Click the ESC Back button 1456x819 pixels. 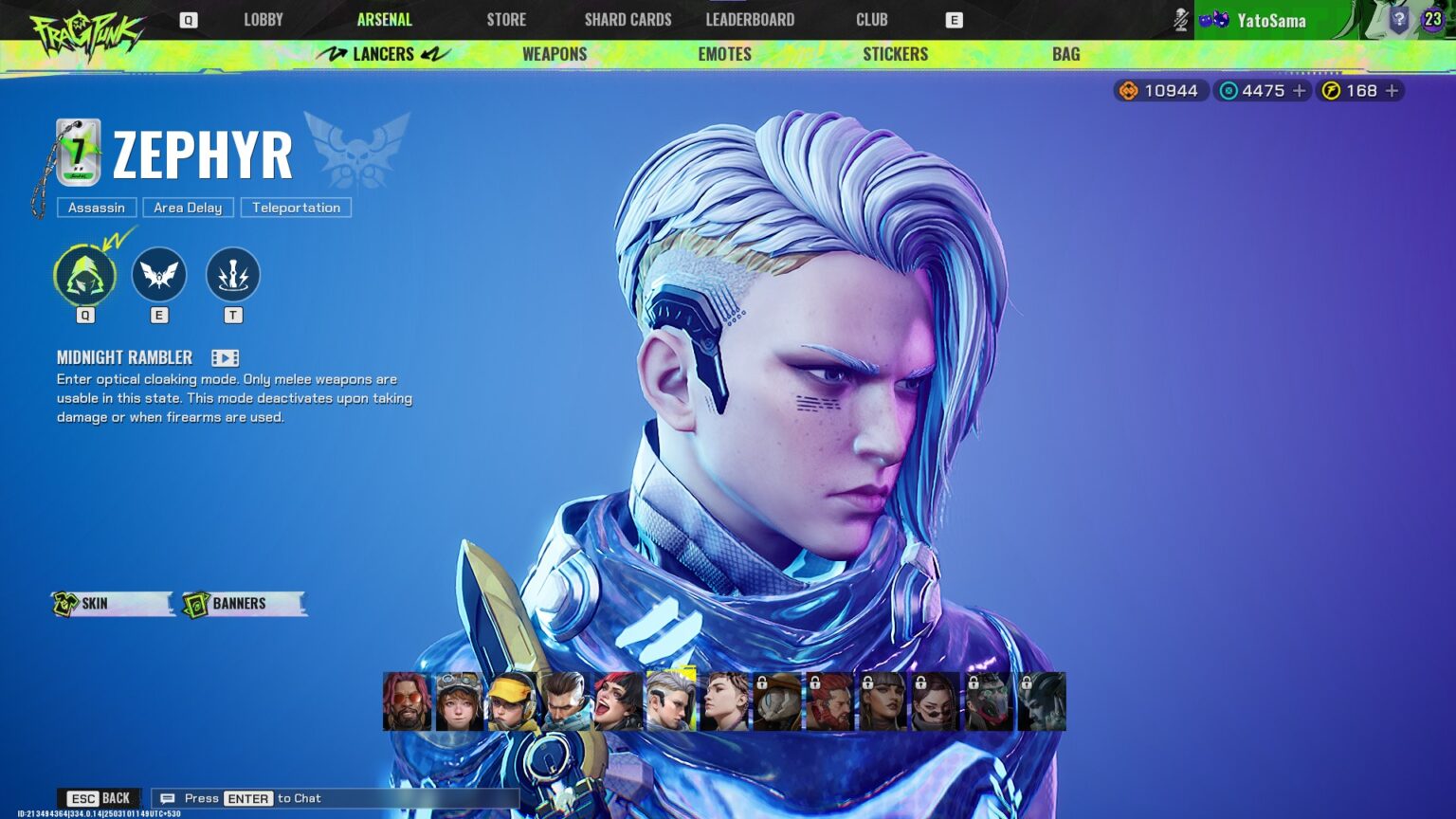(x=100, y=798)
